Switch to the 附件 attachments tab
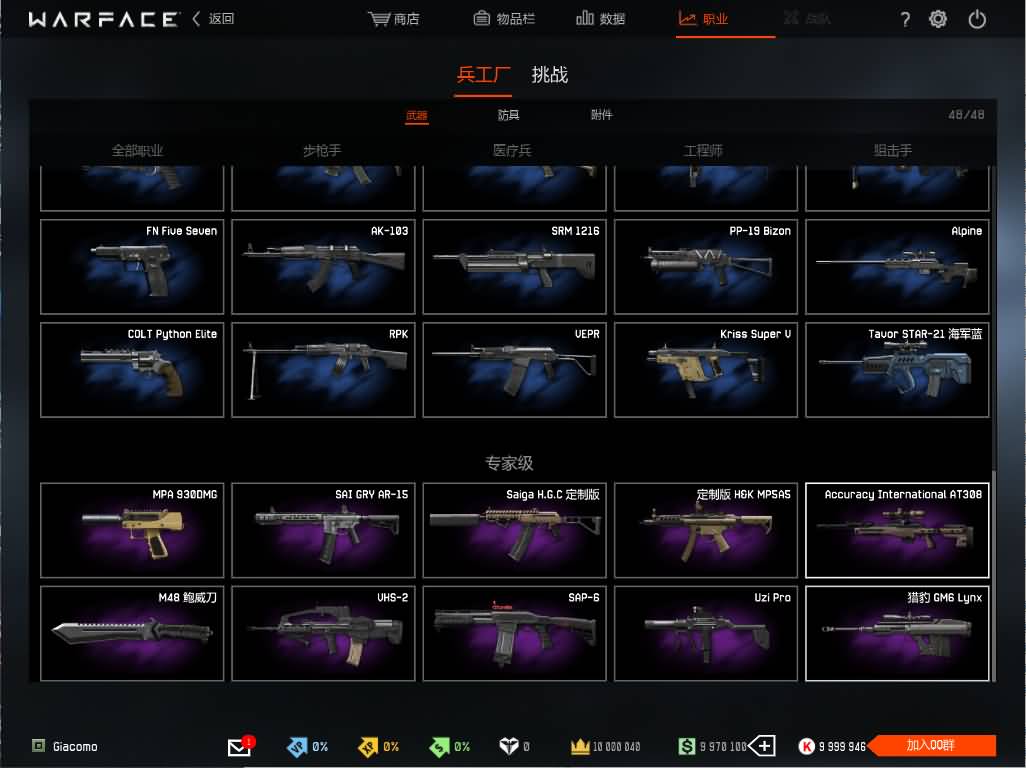Viewport: 1026px width, 768px height. click(x=601, y=115)
